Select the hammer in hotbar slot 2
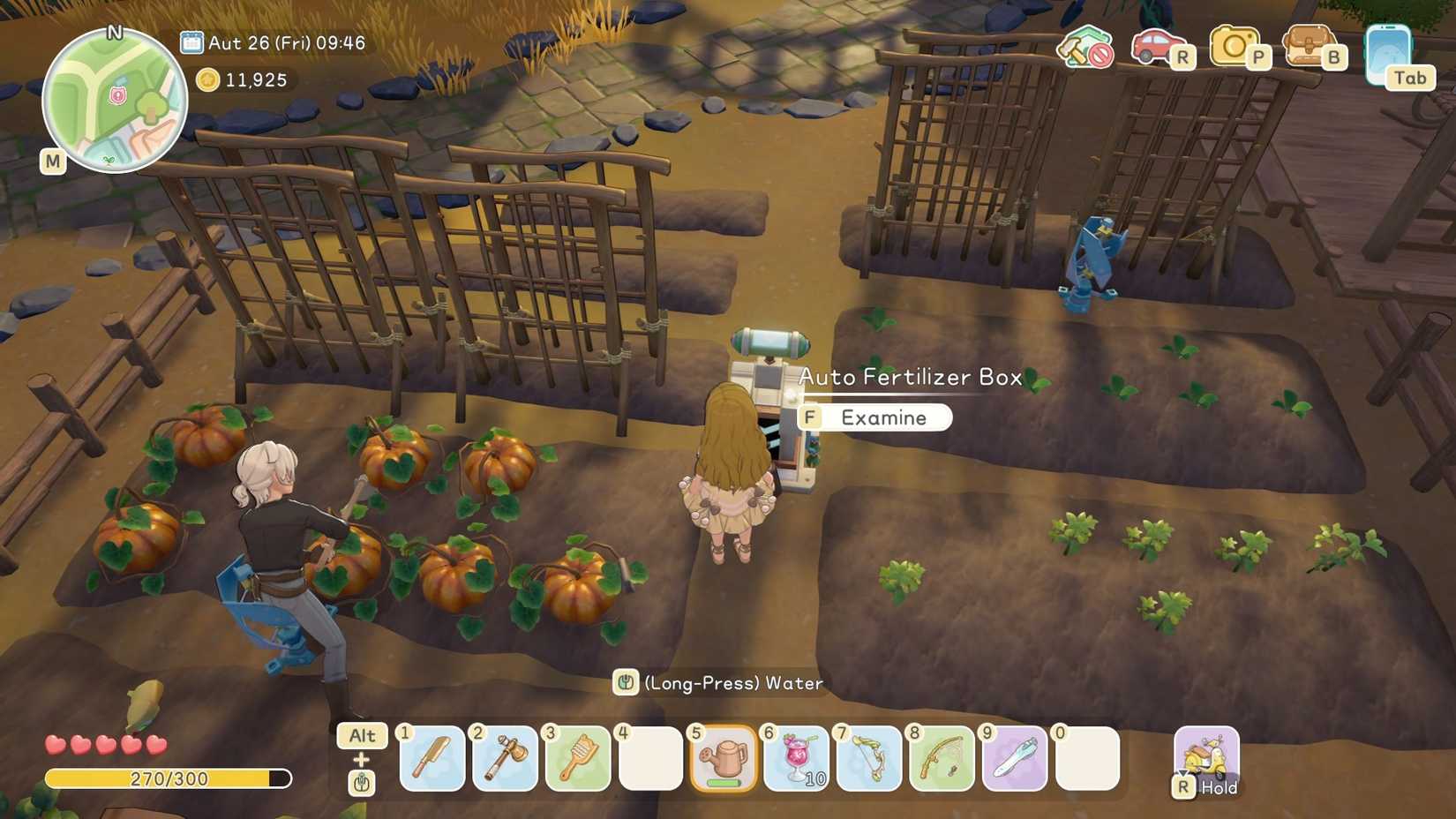This screenshot has height=819, width=1456. pos(505,761)
